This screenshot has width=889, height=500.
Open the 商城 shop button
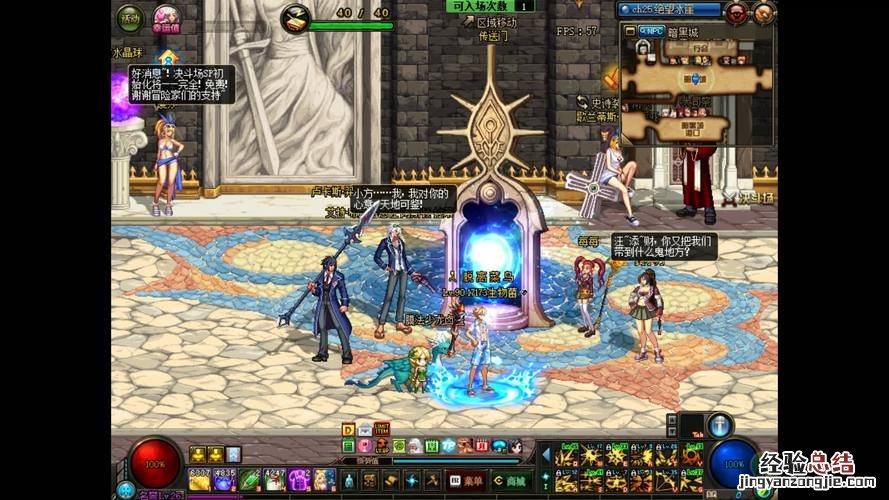510,480
